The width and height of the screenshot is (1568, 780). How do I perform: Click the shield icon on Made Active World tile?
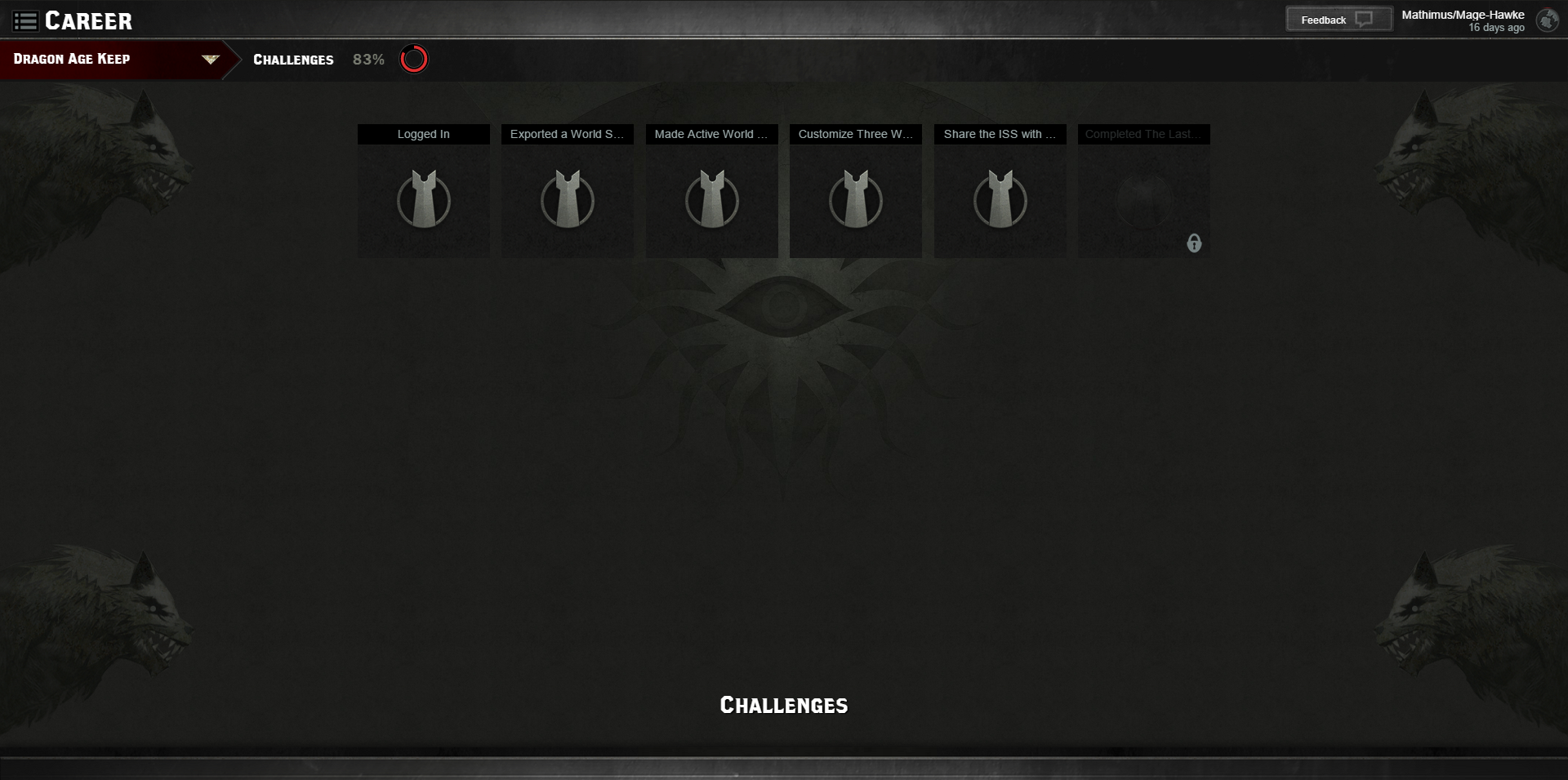pos(711,198)
